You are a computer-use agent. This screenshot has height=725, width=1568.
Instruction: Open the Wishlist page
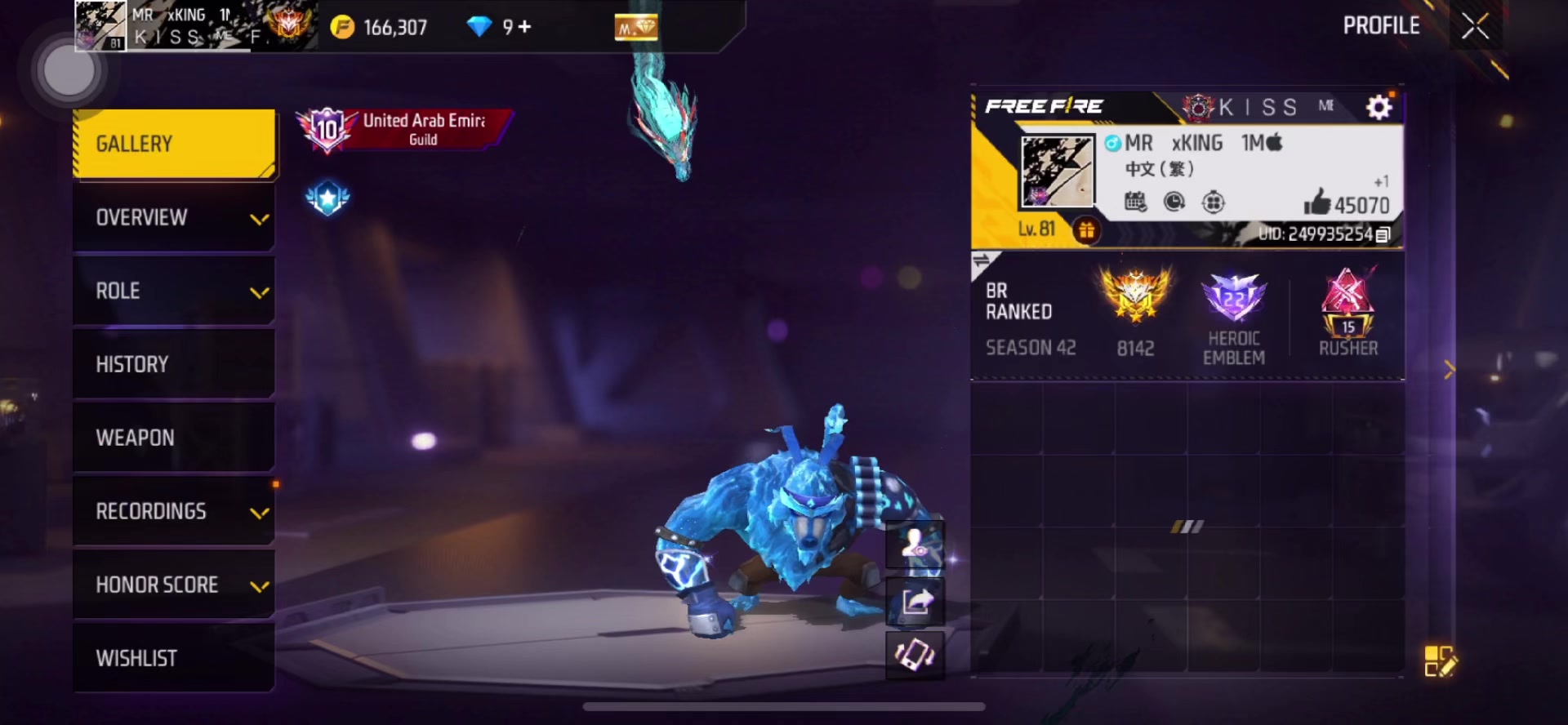click(x=174, y=658)
